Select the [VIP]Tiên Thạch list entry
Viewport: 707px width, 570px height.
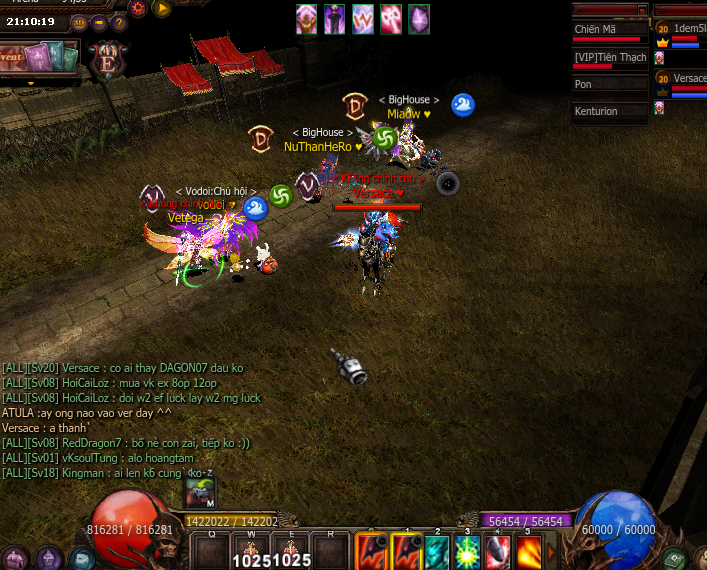pyautogui.click(x=610, y=57)
